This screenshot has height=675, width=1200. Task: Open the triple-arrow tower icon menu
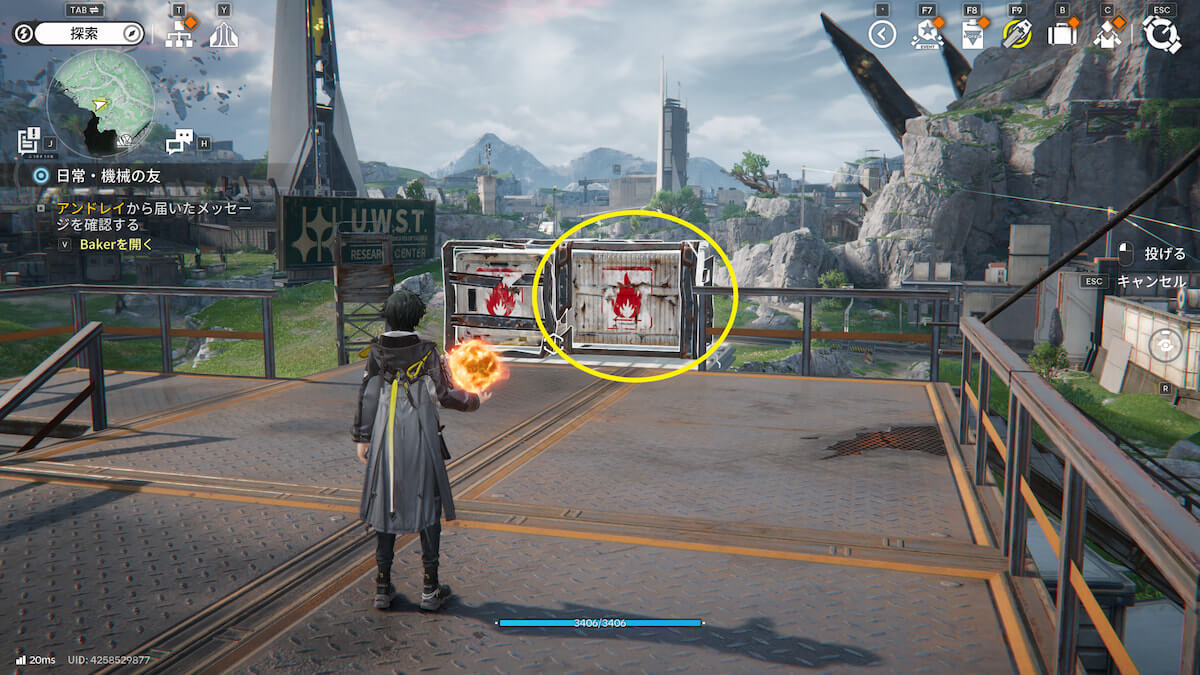pyautogui.click(x=224, y=35)
